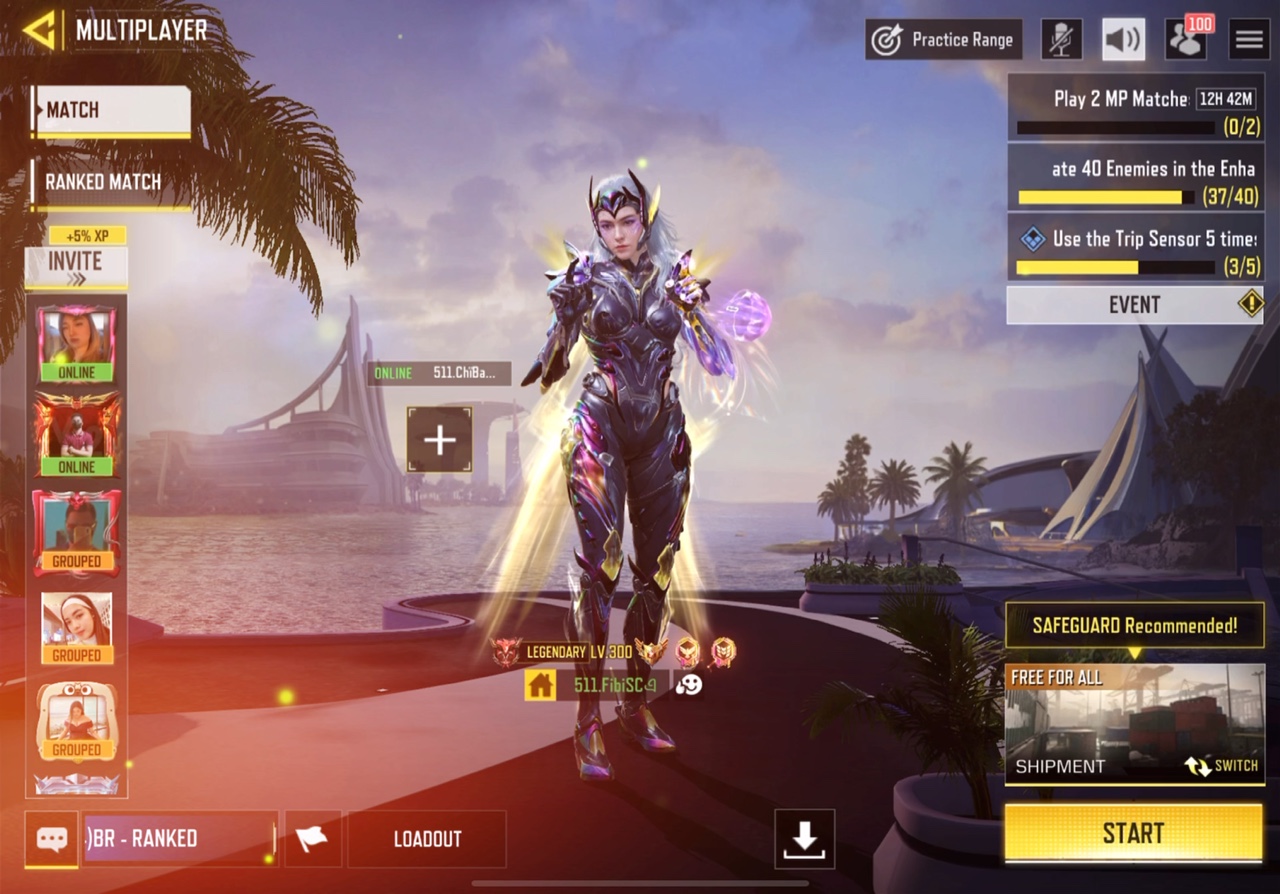1280x894 pixels.
Task: Add a teammate with the plus slot
Action: [x=439, y=439]
